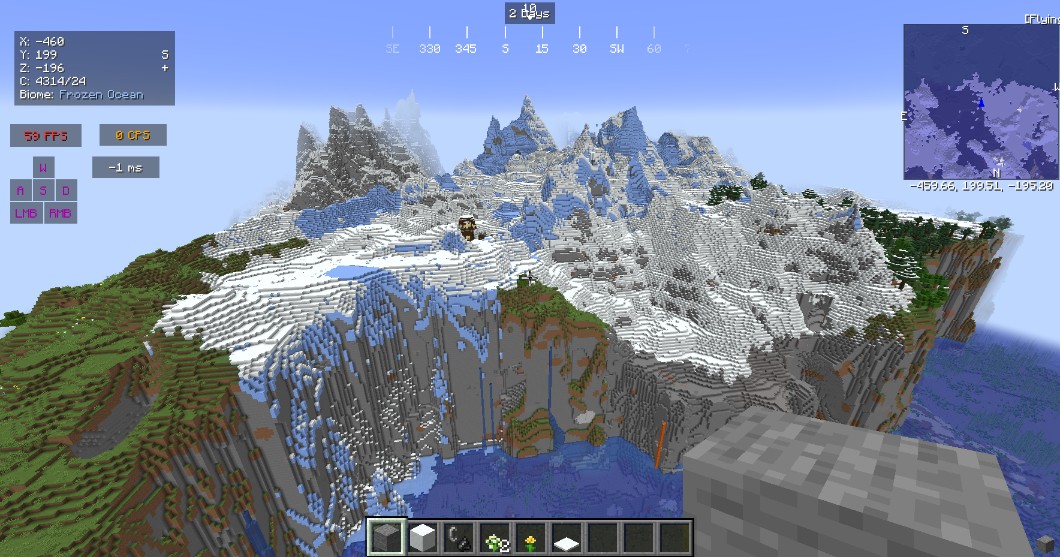The image size is (1060, 557).
Task: Select the white flowers stack of two
Action: pyautogui.click(x=494, y=536)
